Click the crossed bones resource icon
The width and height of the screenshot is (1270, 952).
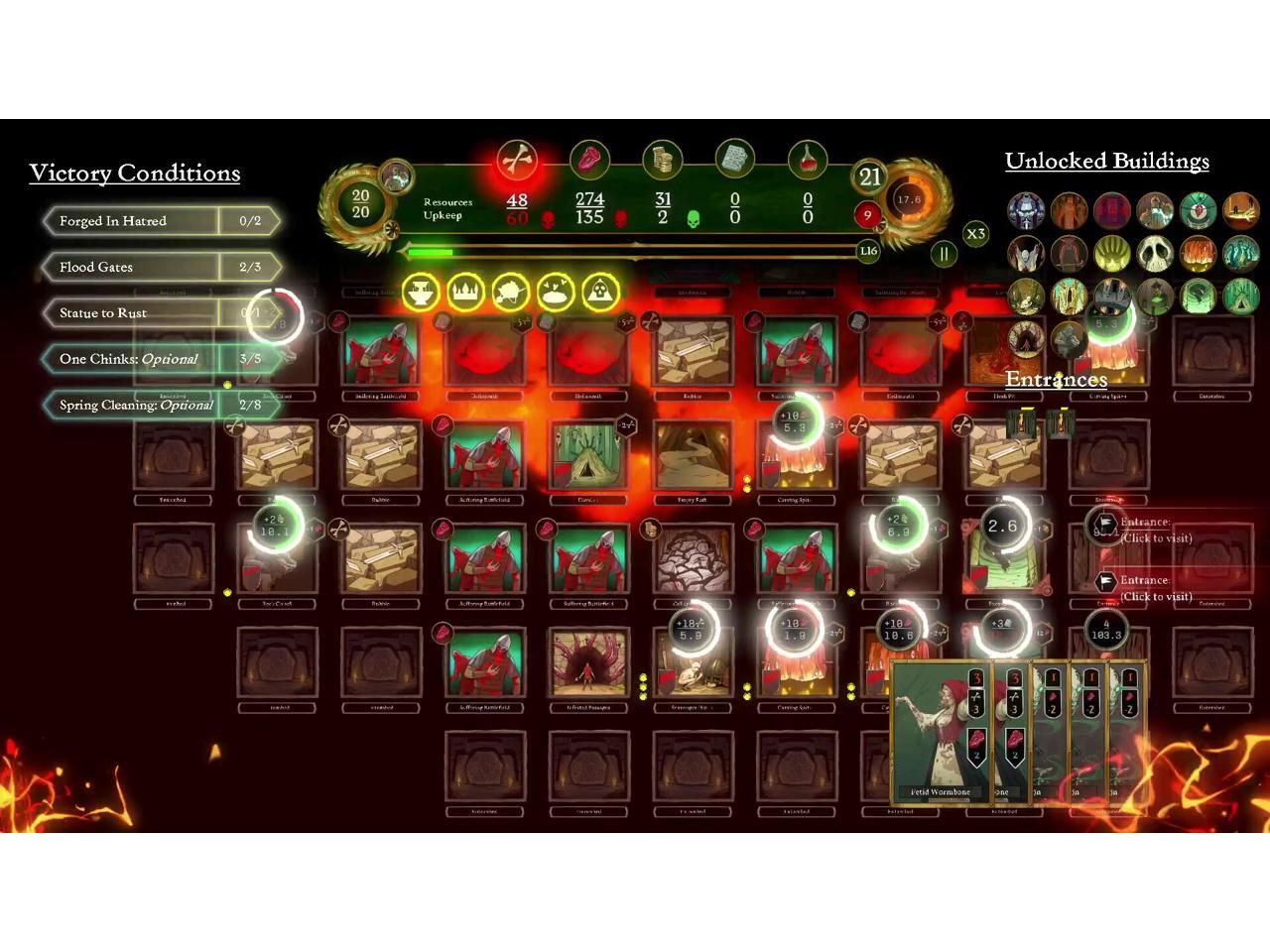[x=517, y=159]
